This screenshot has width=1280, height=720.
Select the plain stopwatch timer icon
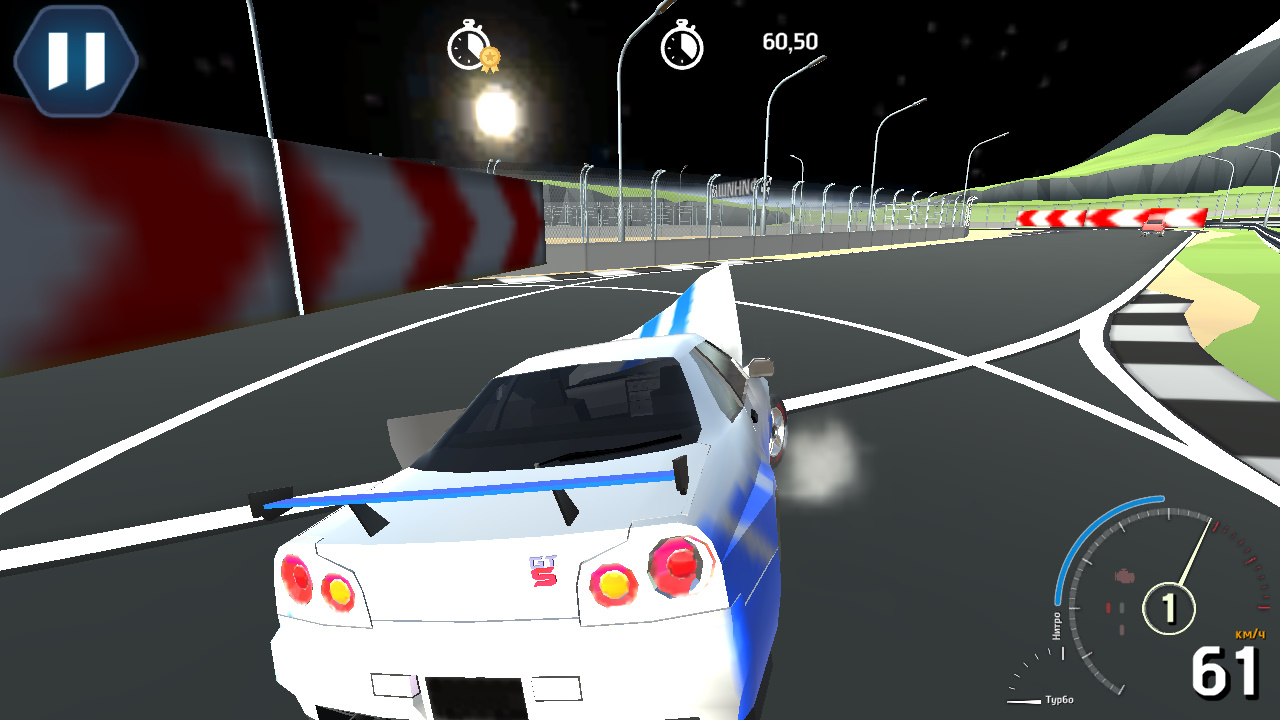tap(684, 46)
